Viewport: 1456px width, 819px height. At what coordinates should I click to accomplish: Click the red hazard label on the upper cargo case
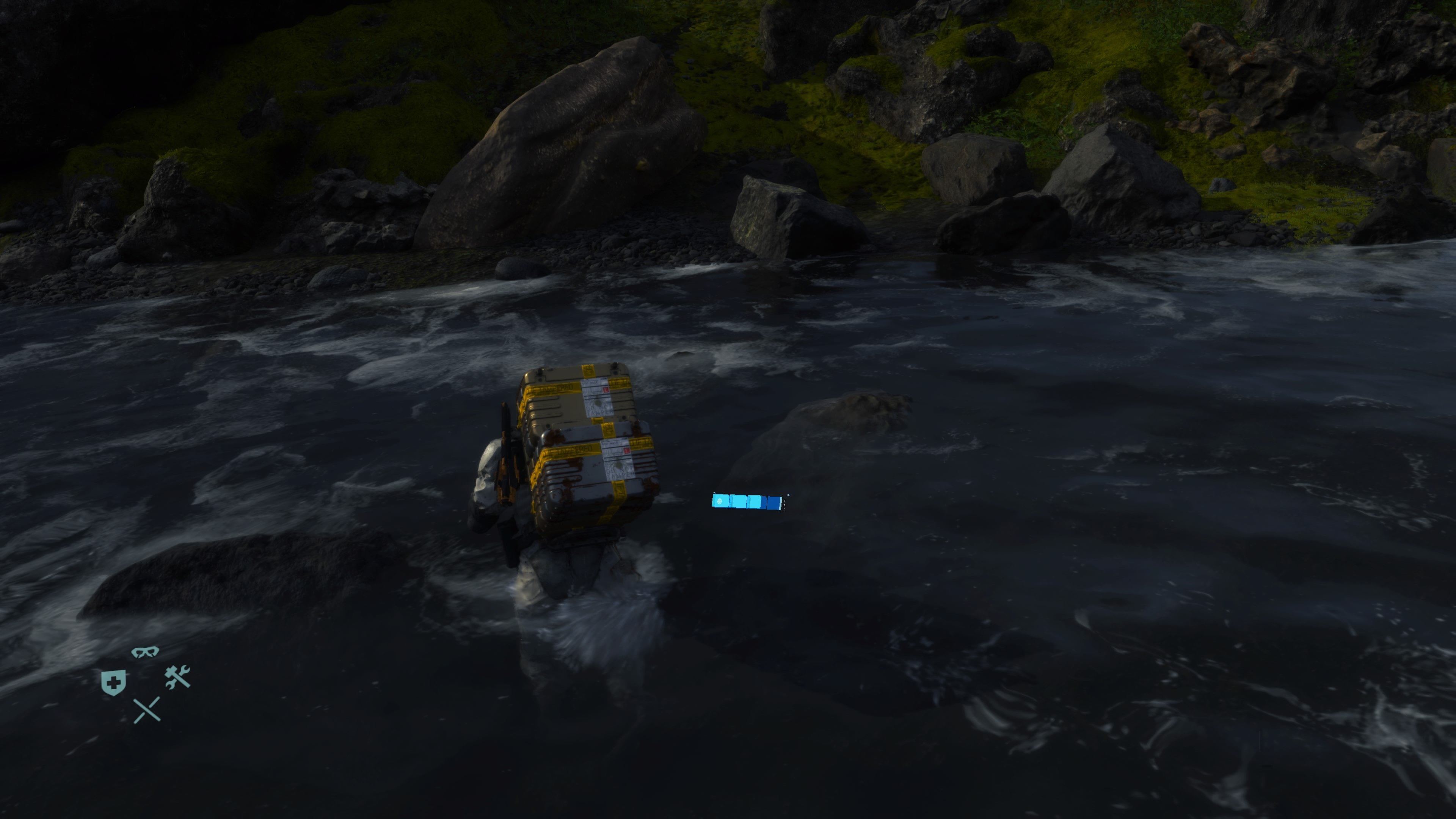pos(606,391)
